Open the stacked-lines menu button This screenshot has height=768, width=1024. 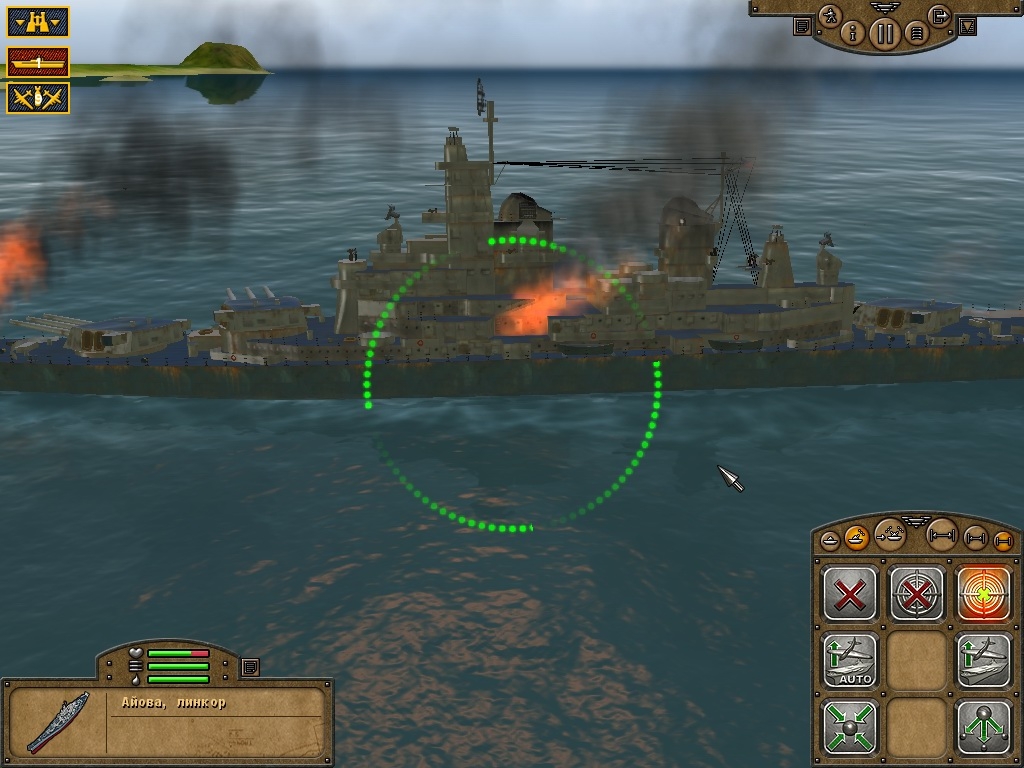click(914, 34)
